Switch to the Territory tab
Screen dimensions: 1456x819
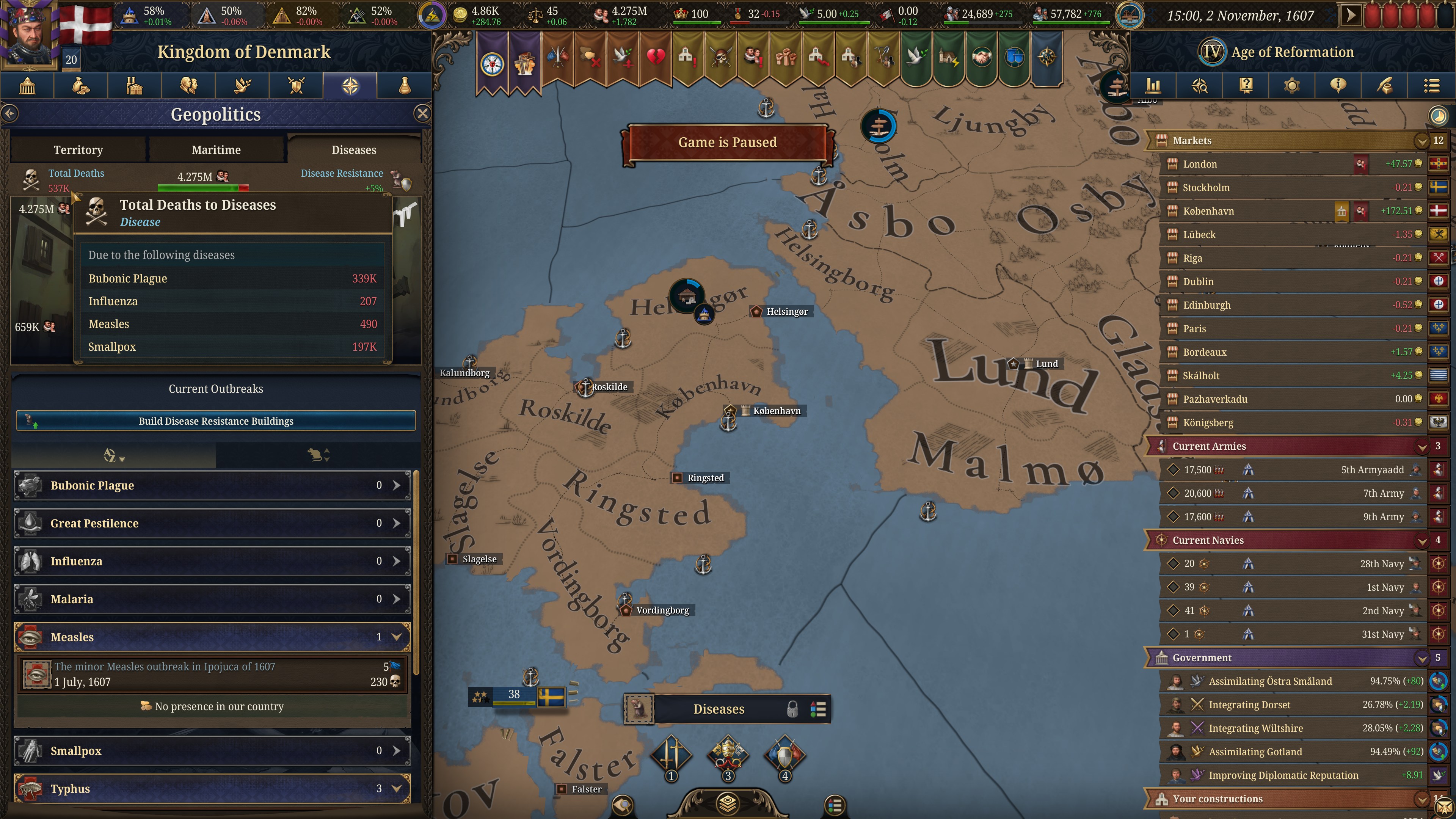(x=78, y=149)
